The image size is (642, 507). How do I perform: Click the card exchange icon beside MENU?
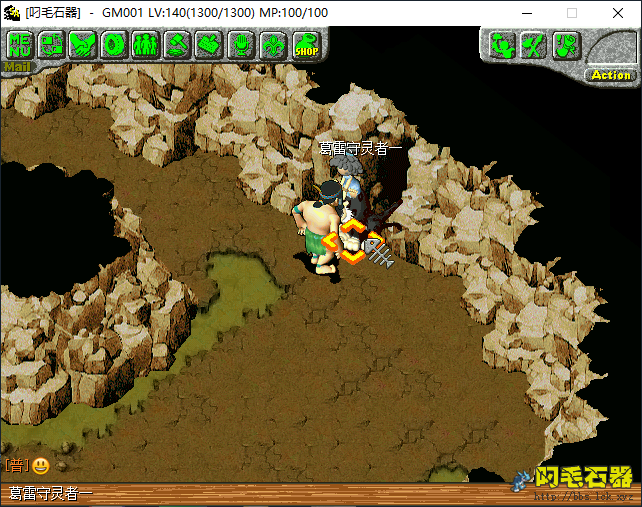pos(52,45)
